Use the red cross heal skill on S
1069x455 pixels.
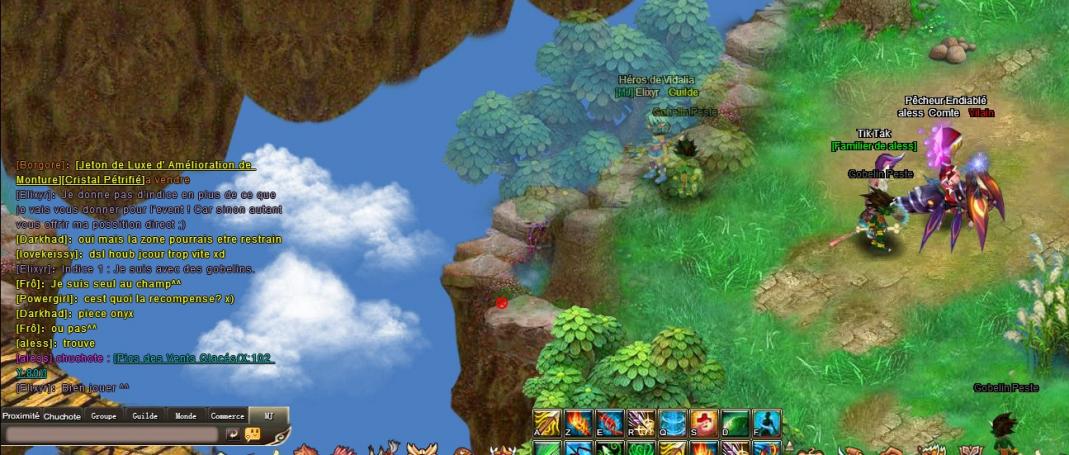[703, 422]
